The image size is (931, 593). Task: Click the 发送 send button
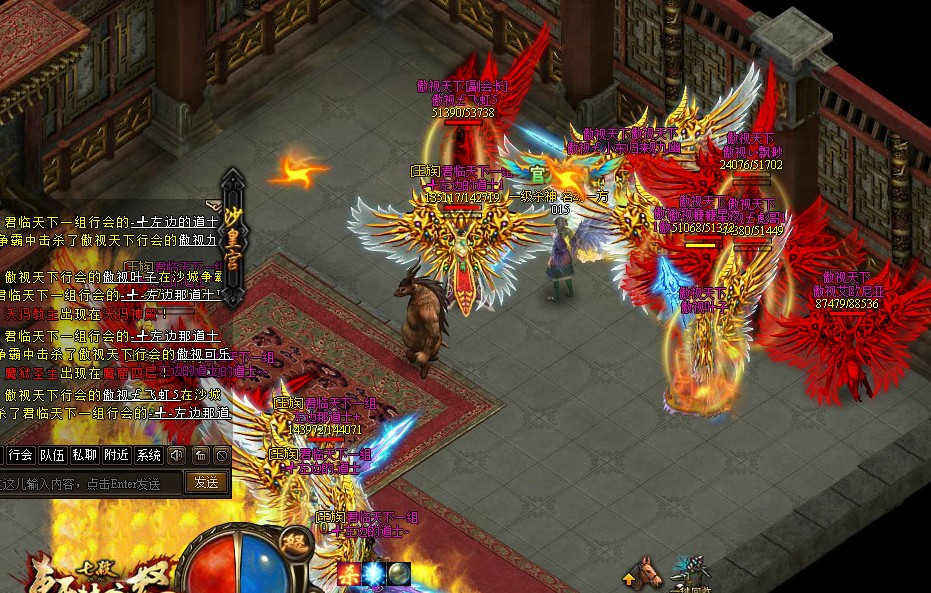pyautogui.click(x=207, y=482)
